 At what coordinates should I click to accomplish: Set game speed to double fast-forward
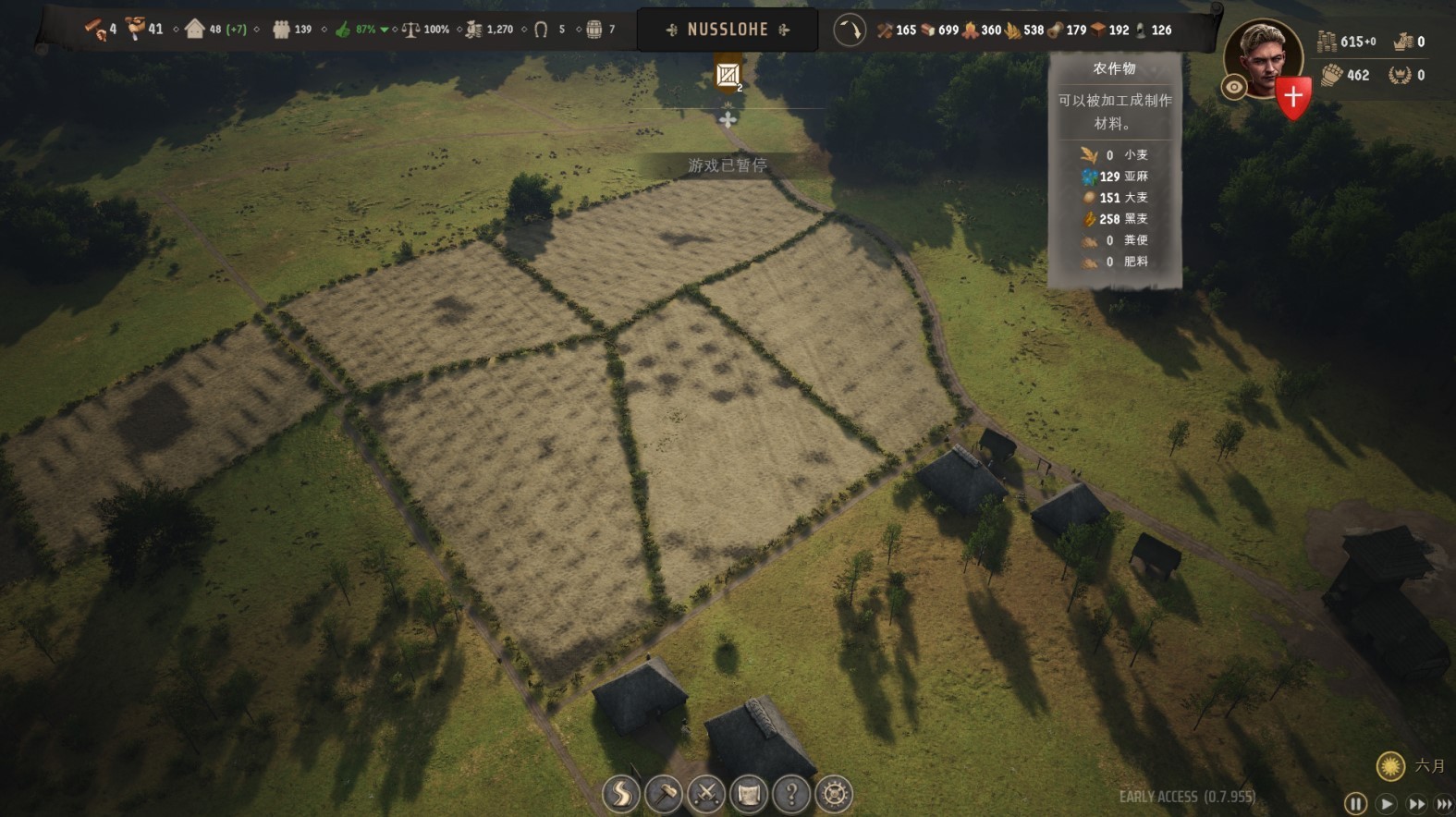pos(1415,804)
